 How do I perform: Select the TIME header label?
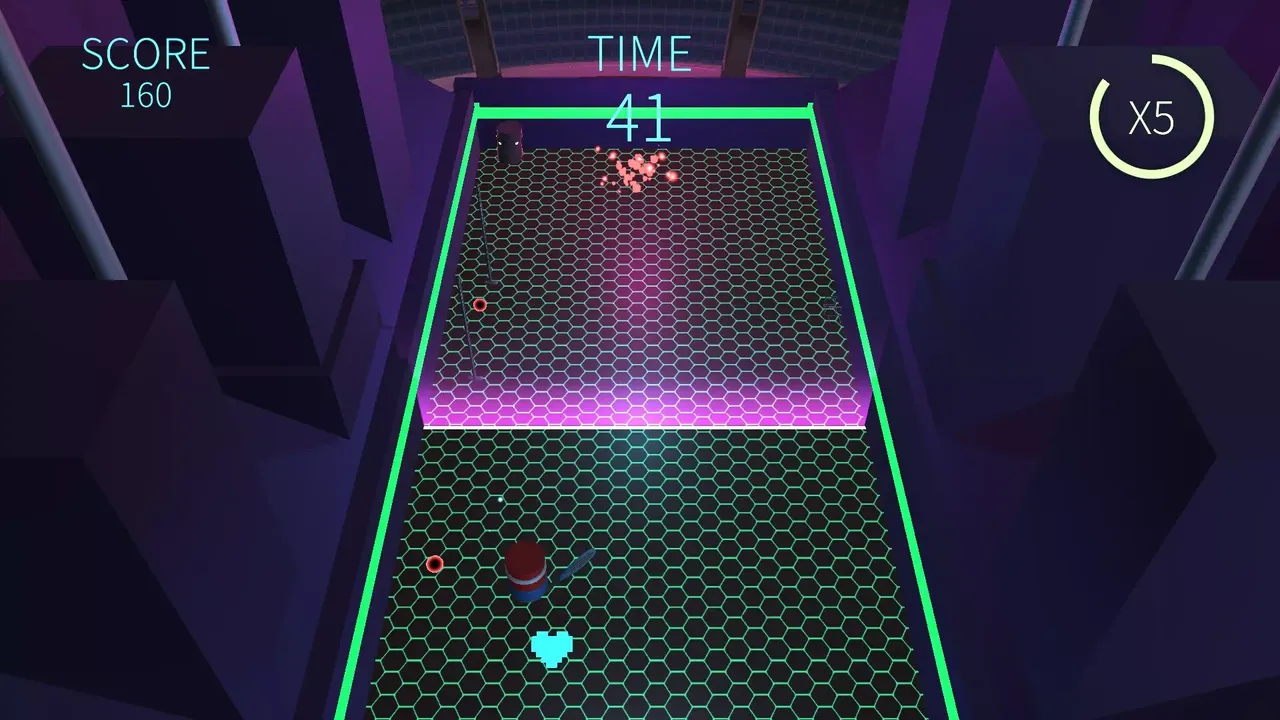(640, 52)
